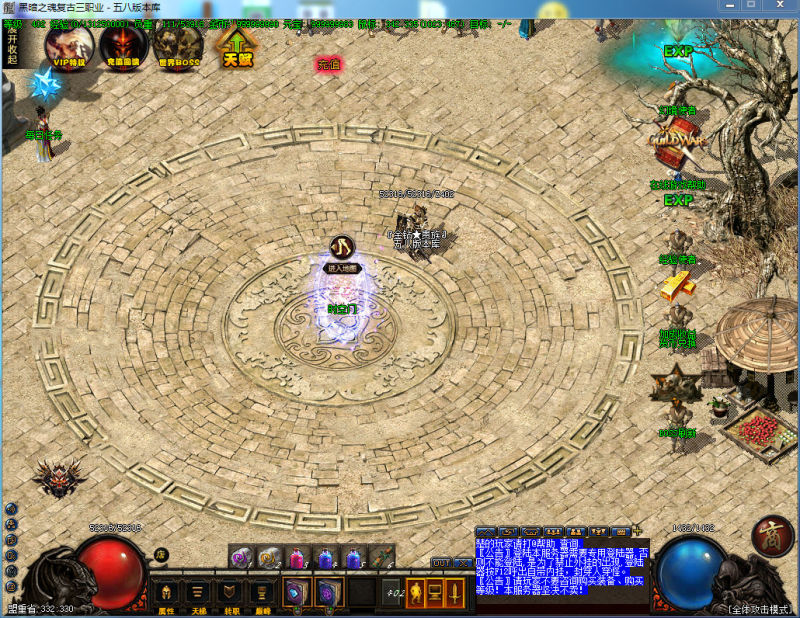Open the 世界BOSS icon

coord(178,45)
